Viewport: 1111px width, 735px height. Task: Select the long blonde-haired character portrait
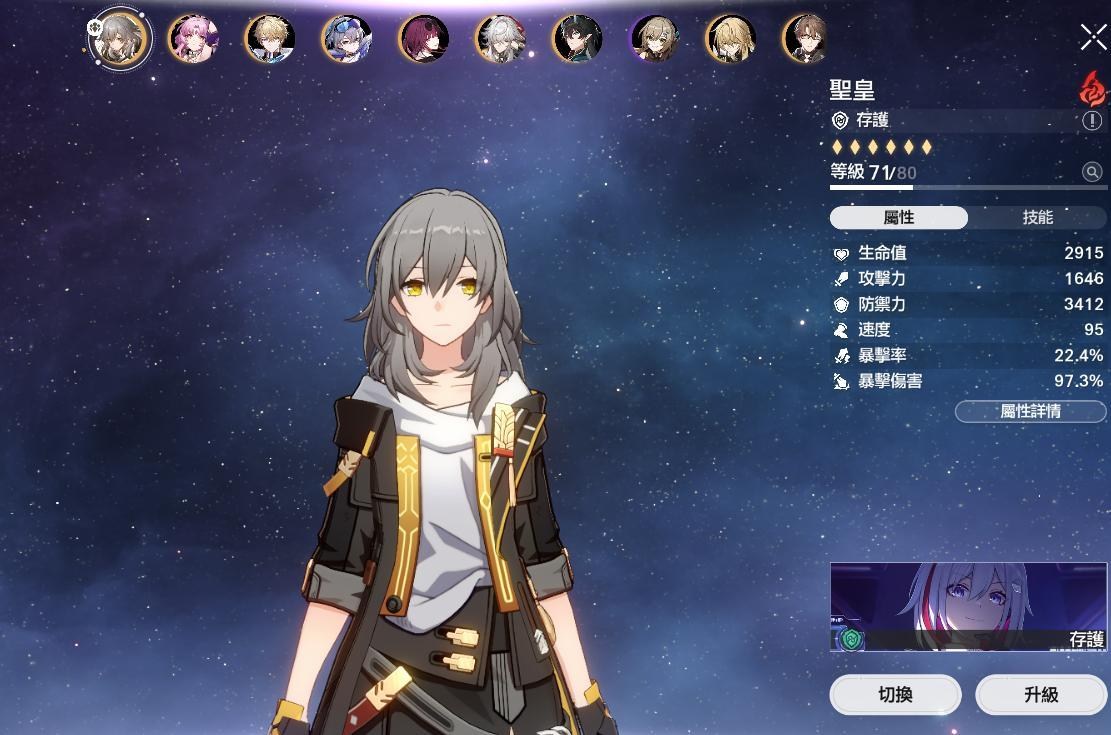coord(731,38)
